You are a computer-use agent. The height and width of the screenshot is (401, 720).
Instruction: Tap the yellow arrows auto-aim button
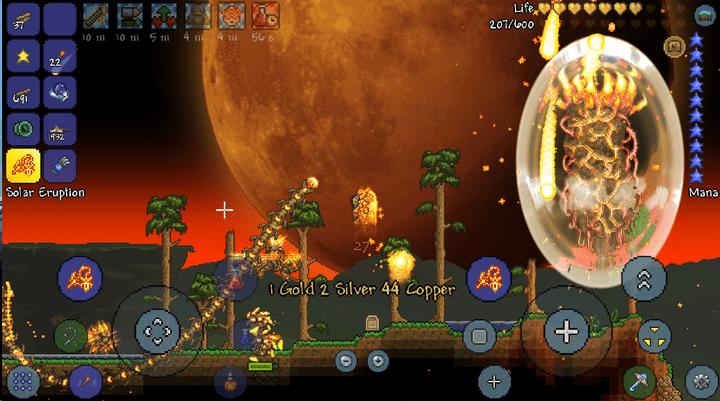click(x=653, y=334)
